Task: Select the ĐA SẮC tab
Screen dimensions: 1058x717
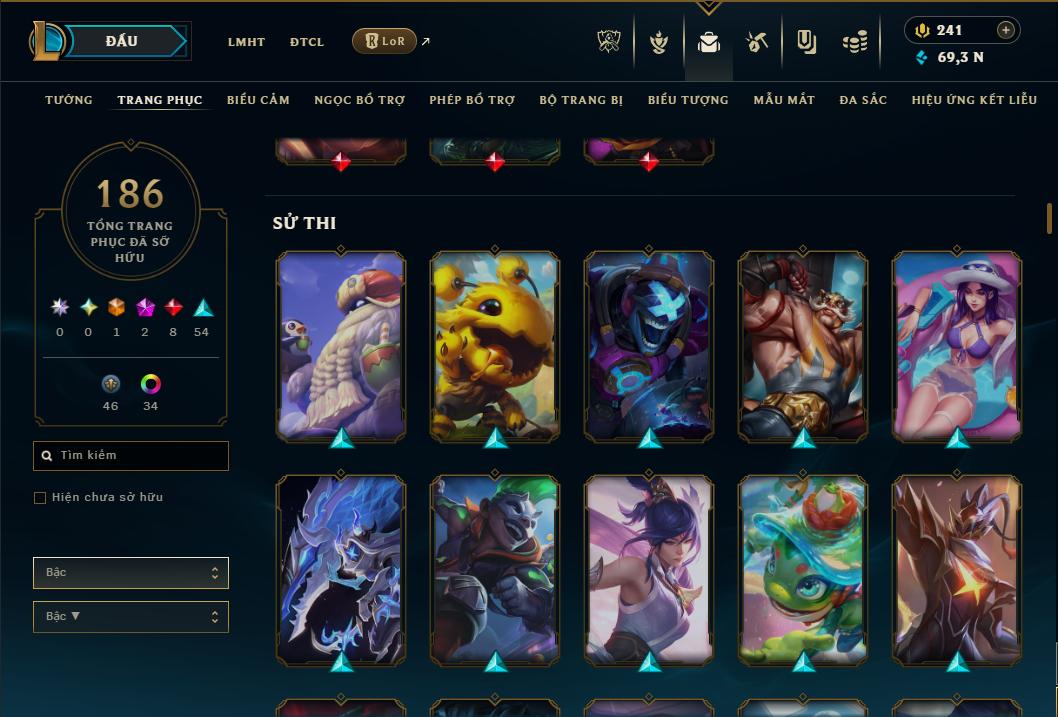Action: coord(863,100)
